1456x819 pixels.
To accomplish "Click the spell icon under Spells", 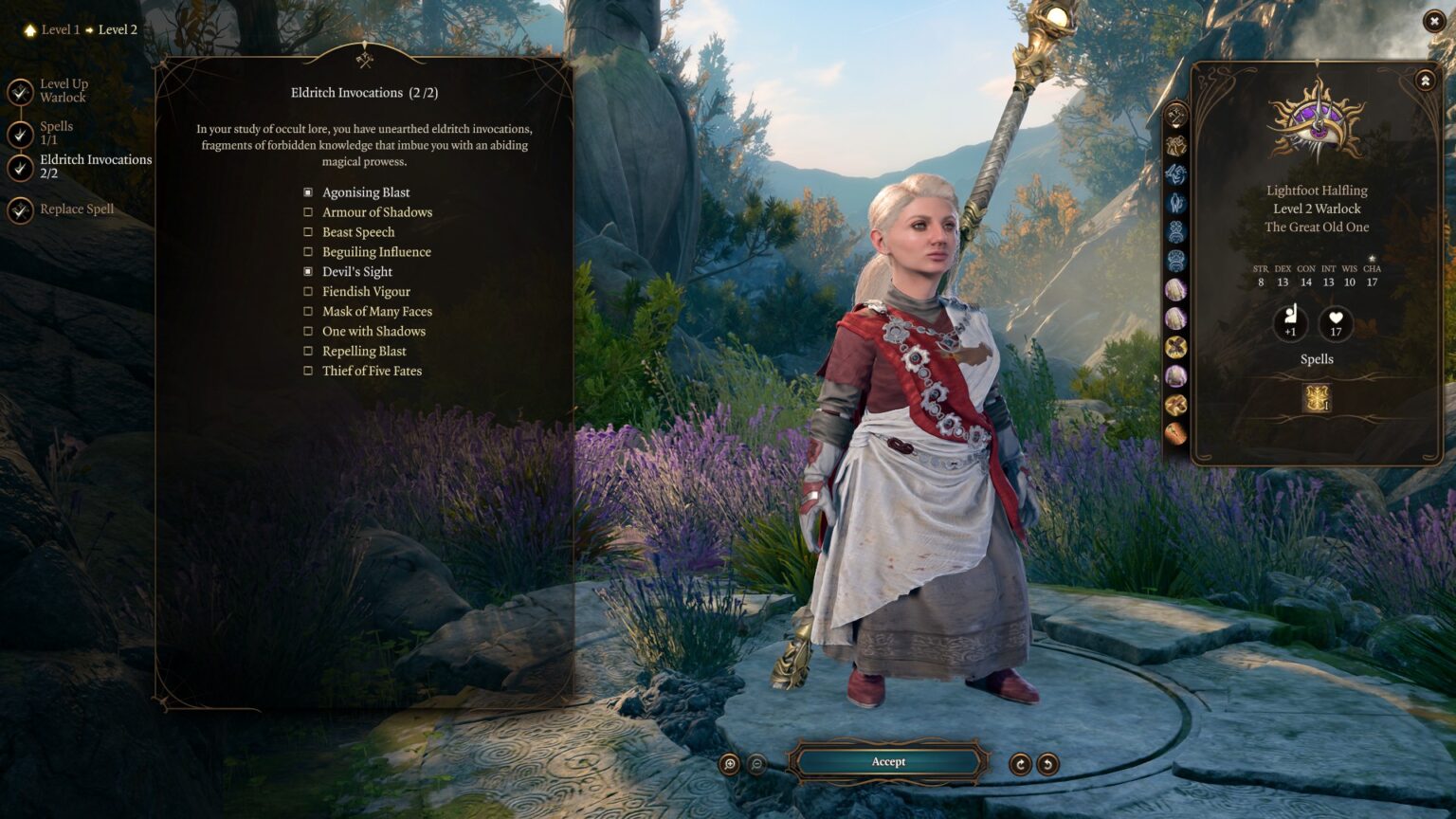I will coord(1317,398).
